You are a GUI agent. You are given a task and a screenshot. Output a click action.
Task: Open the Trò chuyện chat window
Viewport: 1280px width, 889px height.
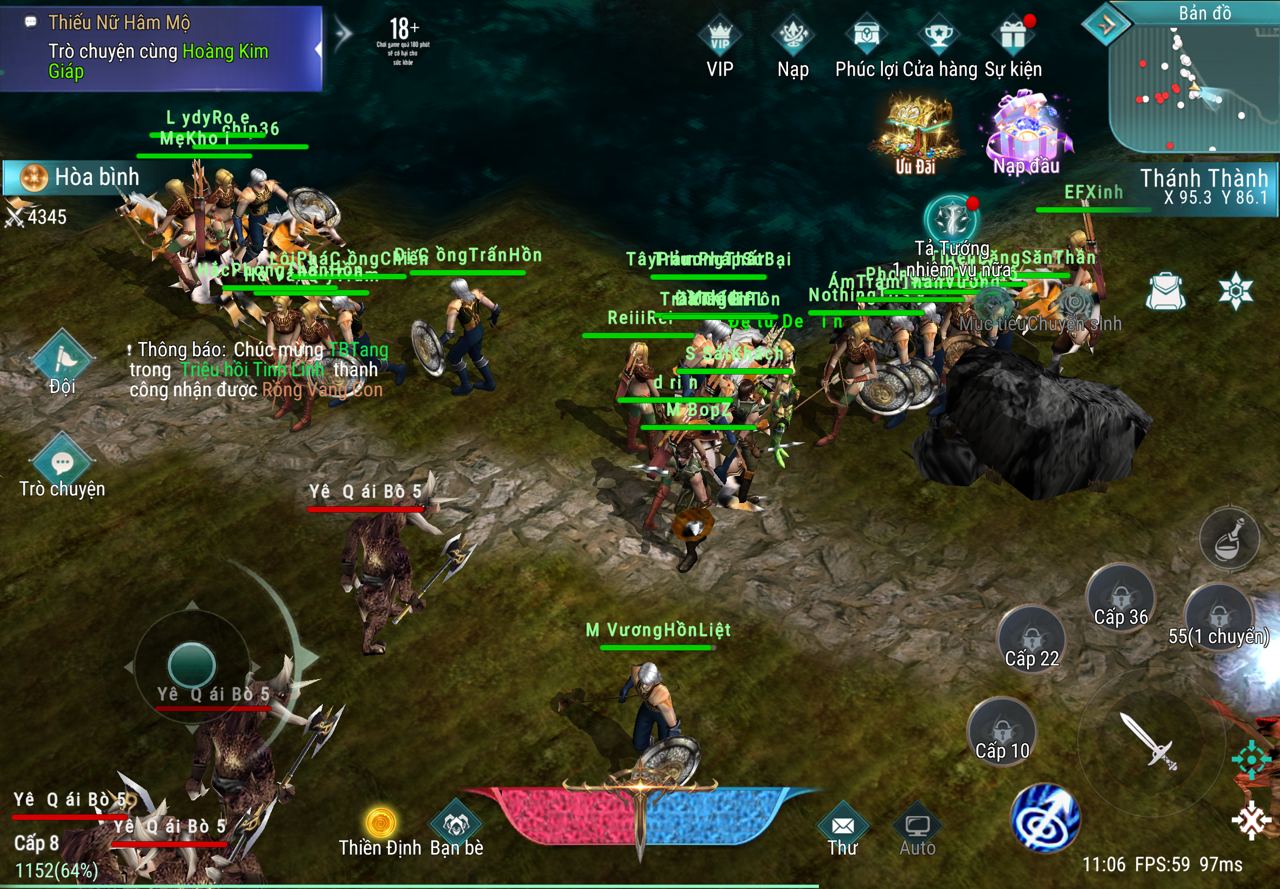[62, 466]
